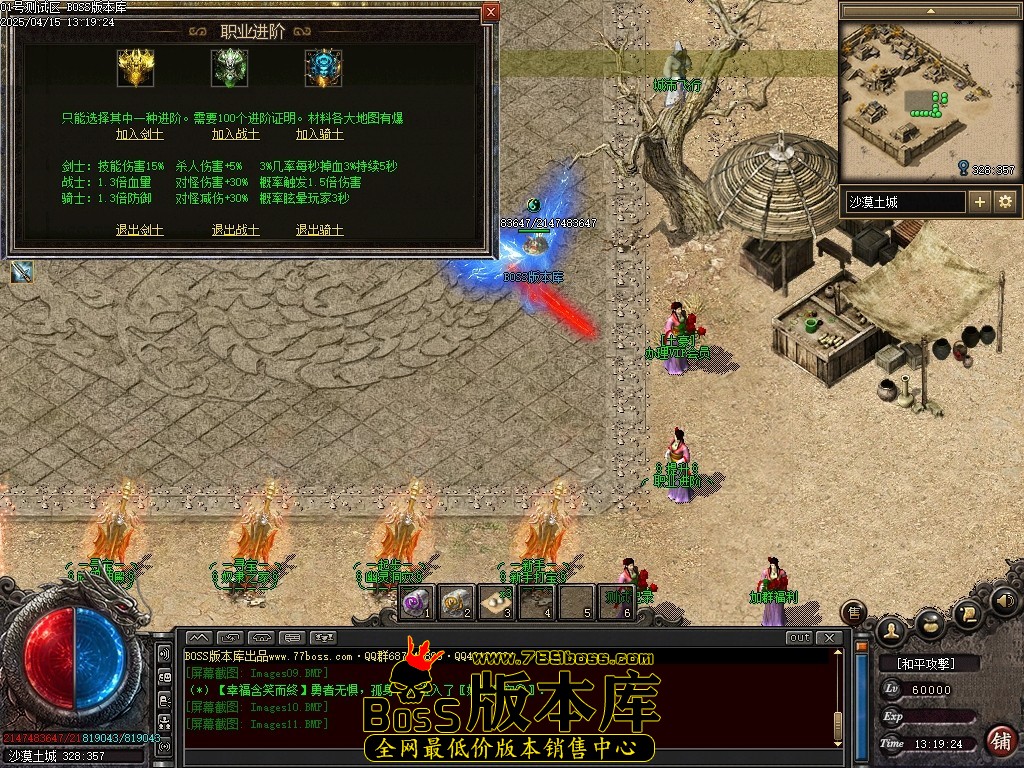Pick 加入骑士 to join Knight
Viewport: 1024px width, 768px height.
point(320,134)
